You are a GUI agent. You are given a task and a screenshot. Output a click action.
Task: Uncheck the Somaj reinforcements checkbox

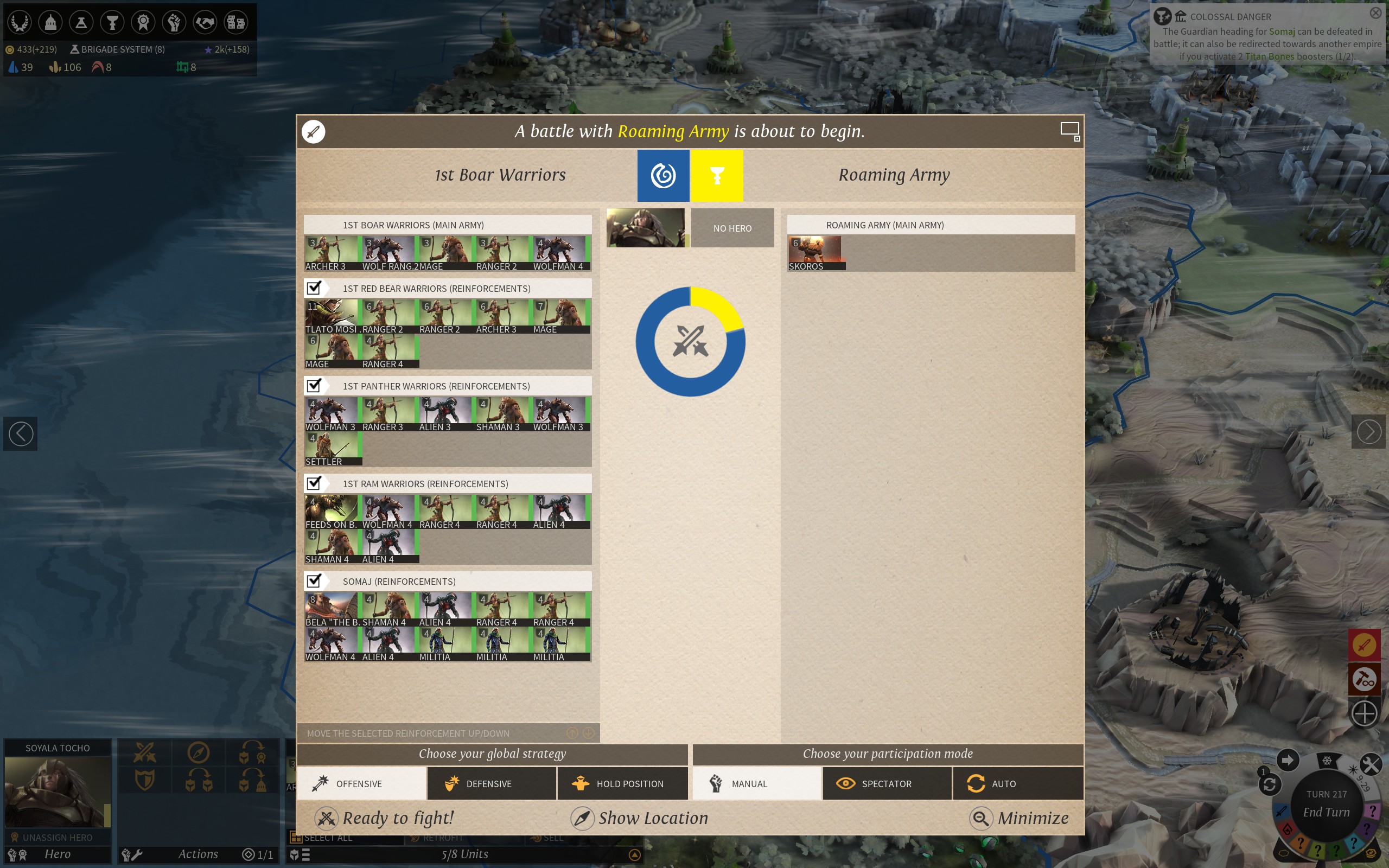(x=314, y=580)
